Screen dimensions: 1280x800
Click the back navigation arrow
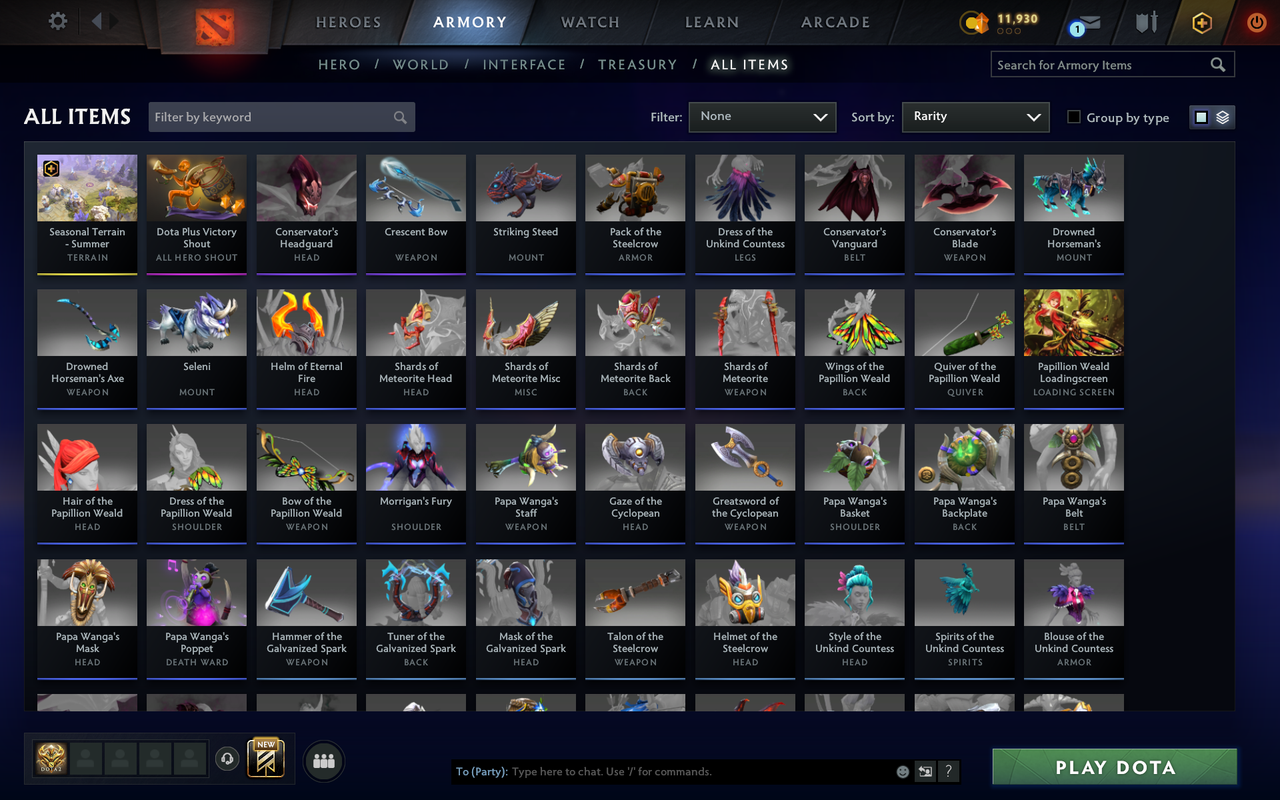[x=95, y=20]
